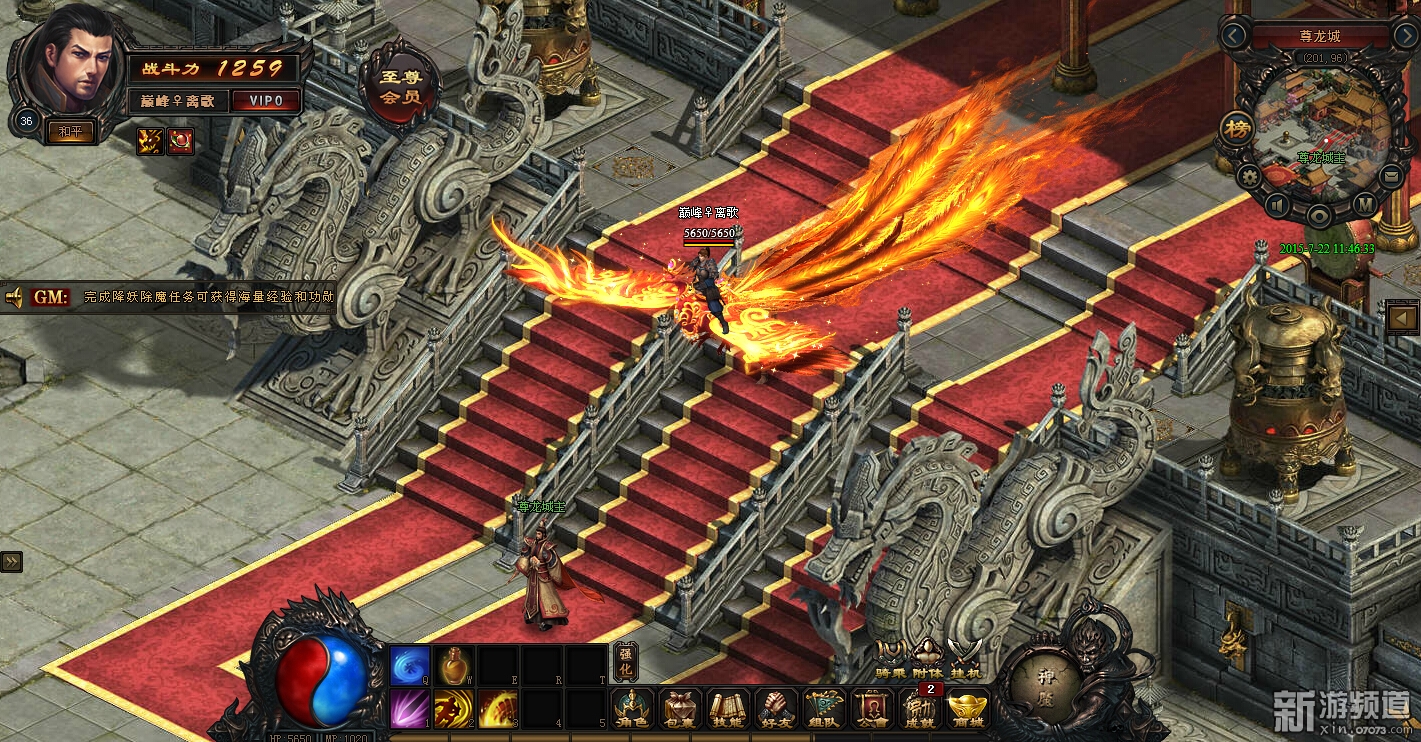Image resolution: width=1421 pixels, height=742 pixels.
Task: Activate the blue swirl skill on Q
Action: tap(410, 665)
